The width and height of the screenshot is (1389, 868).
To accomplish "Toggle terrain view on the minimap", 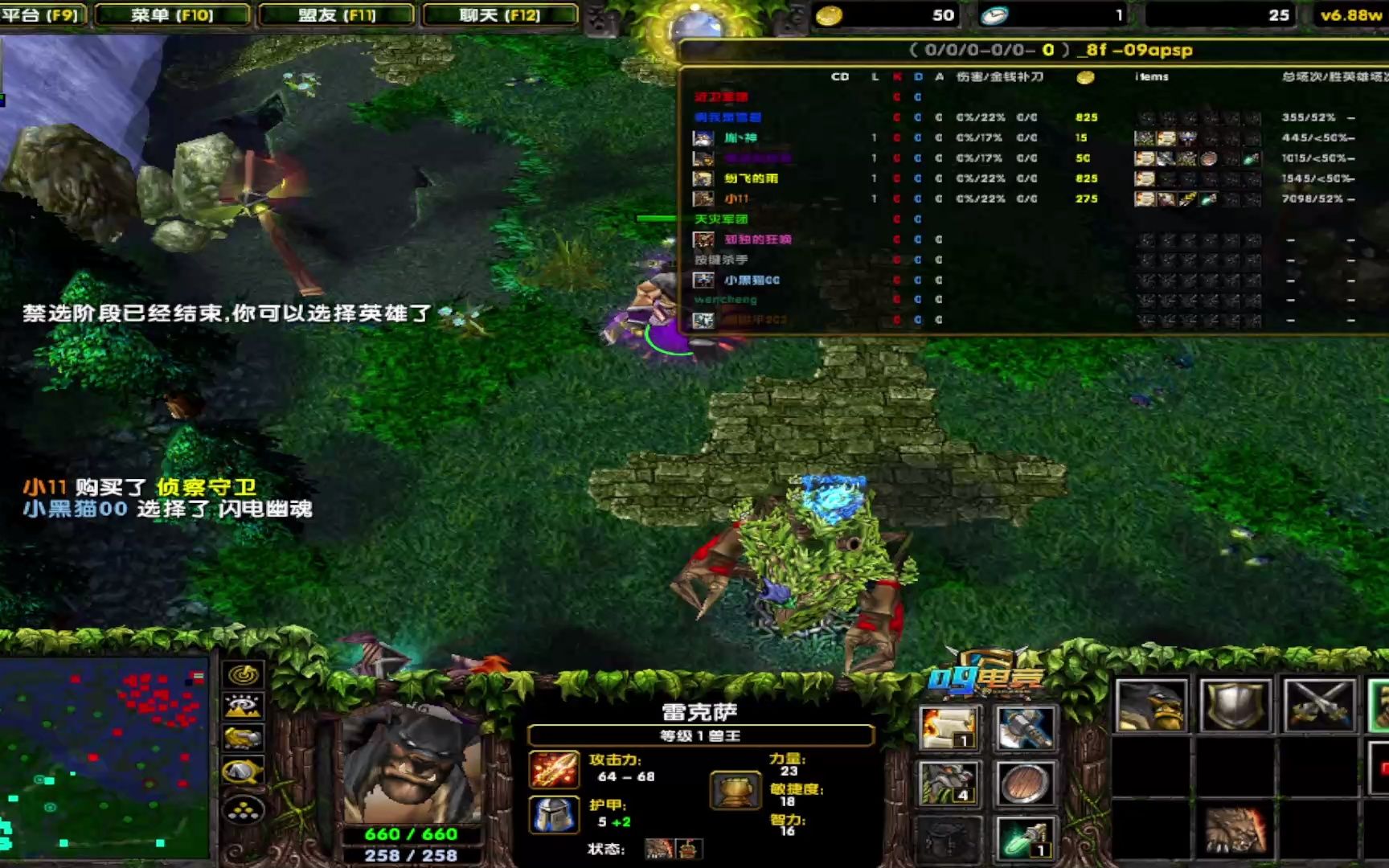I will 245,705.
